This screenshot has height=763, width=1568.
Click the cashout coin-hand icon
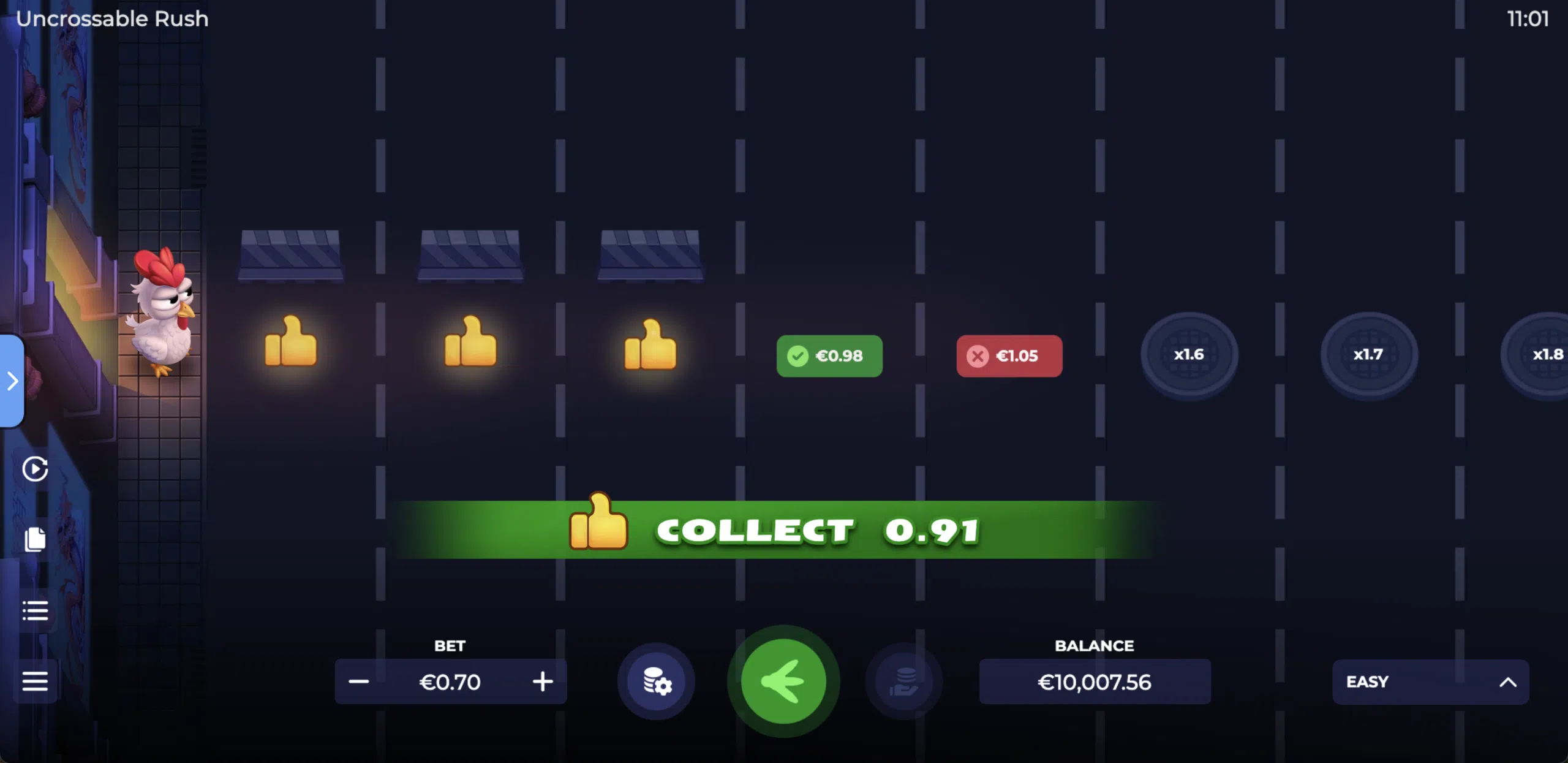pos(905,681)
